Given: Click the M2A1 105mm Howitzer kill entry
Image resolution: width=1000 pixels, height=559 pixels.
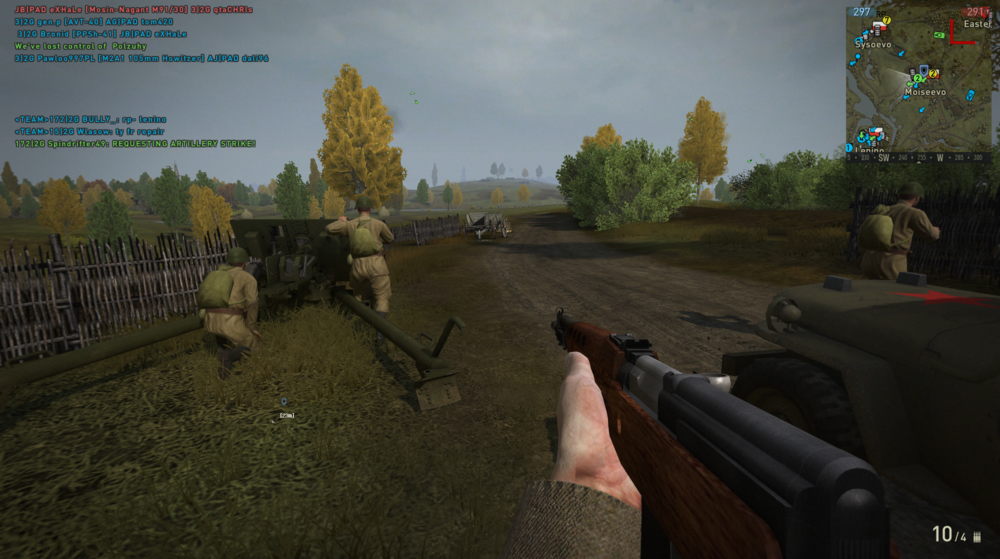Looking at the screenshot, I should coord(141,58).
